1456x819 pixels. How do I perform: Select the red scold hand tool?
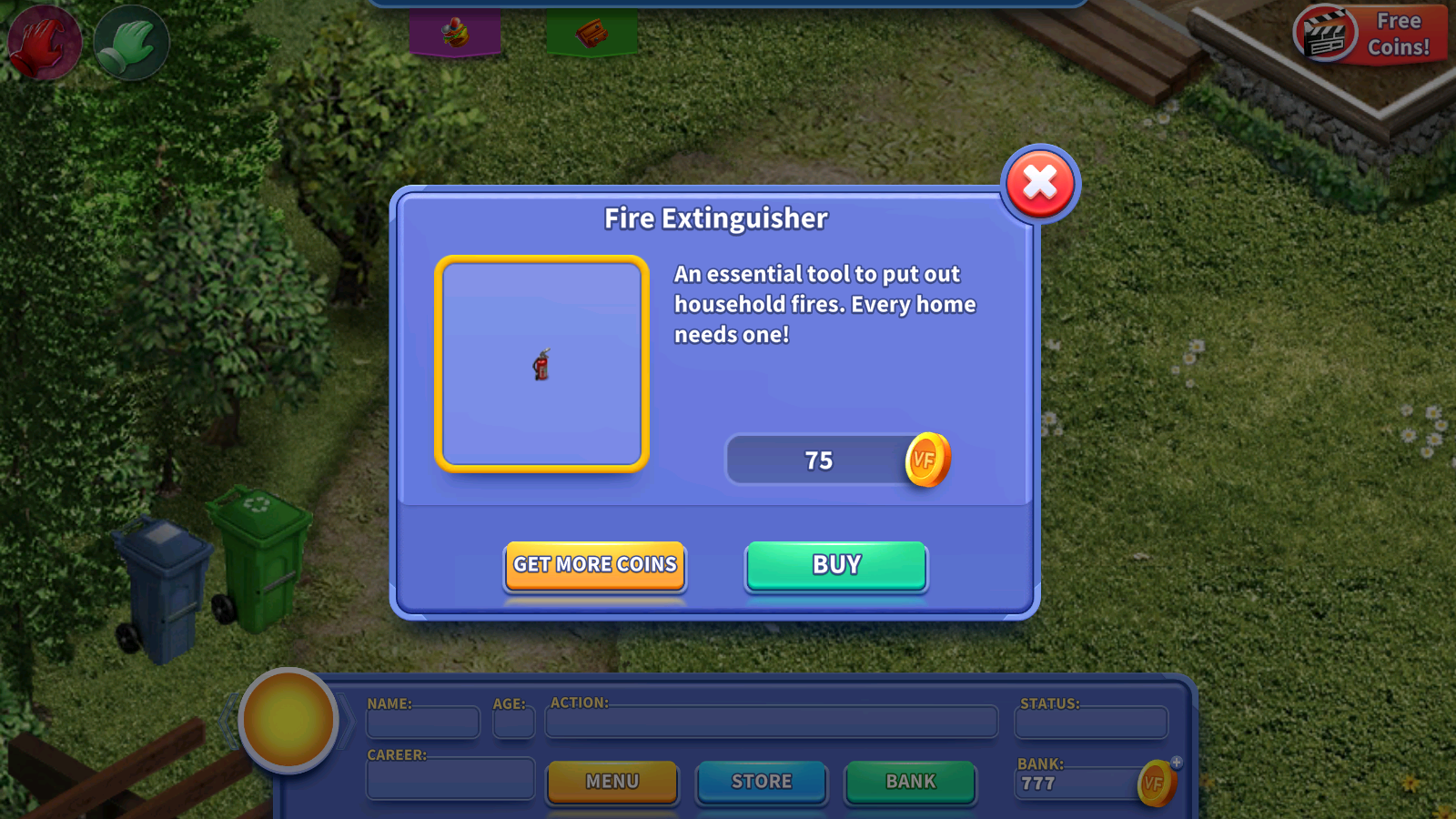(44, 41)
